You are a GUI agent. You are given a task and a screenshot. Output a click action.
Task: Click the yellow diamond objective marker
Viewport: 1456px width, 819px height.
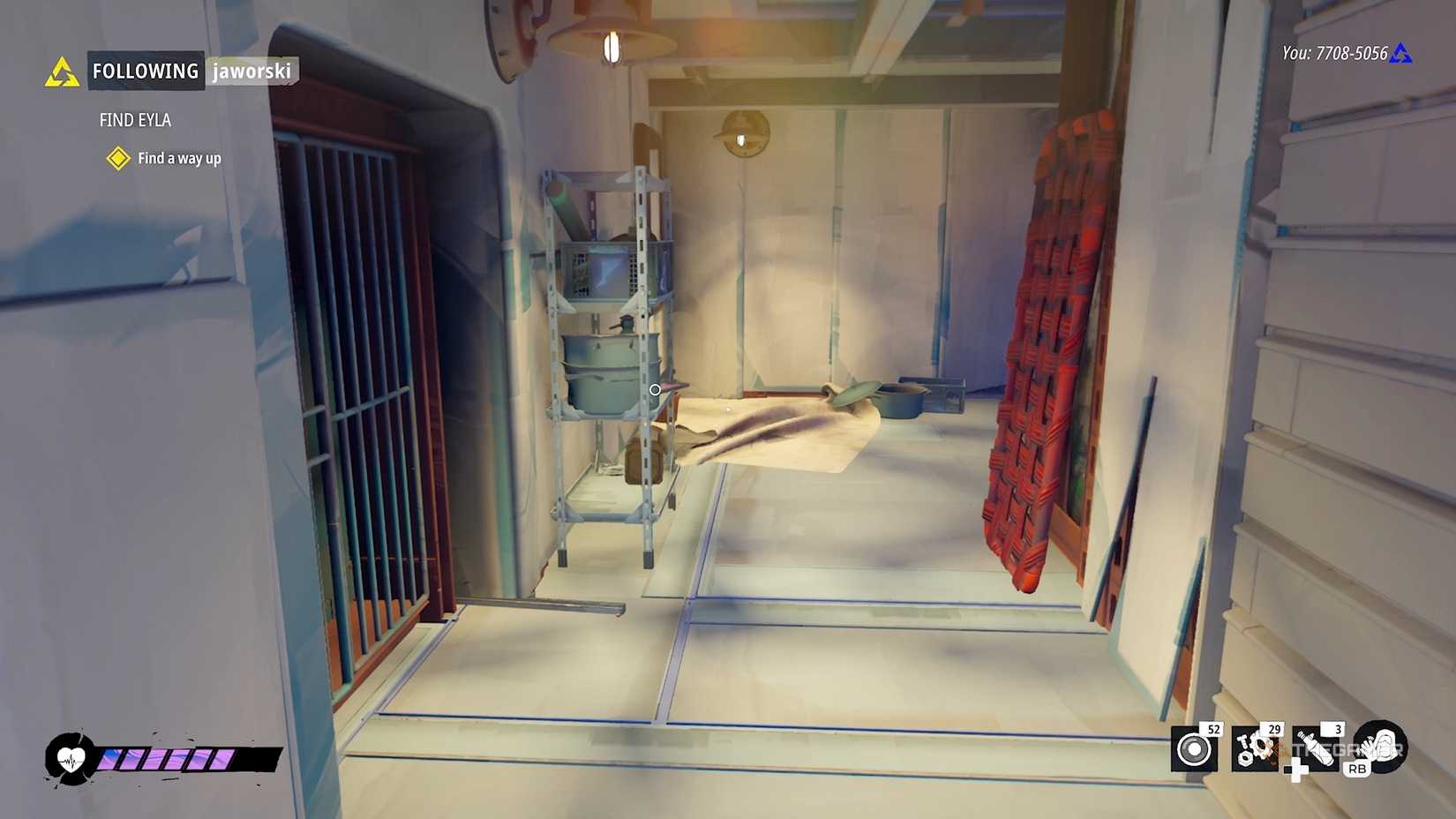click(117, 159)
